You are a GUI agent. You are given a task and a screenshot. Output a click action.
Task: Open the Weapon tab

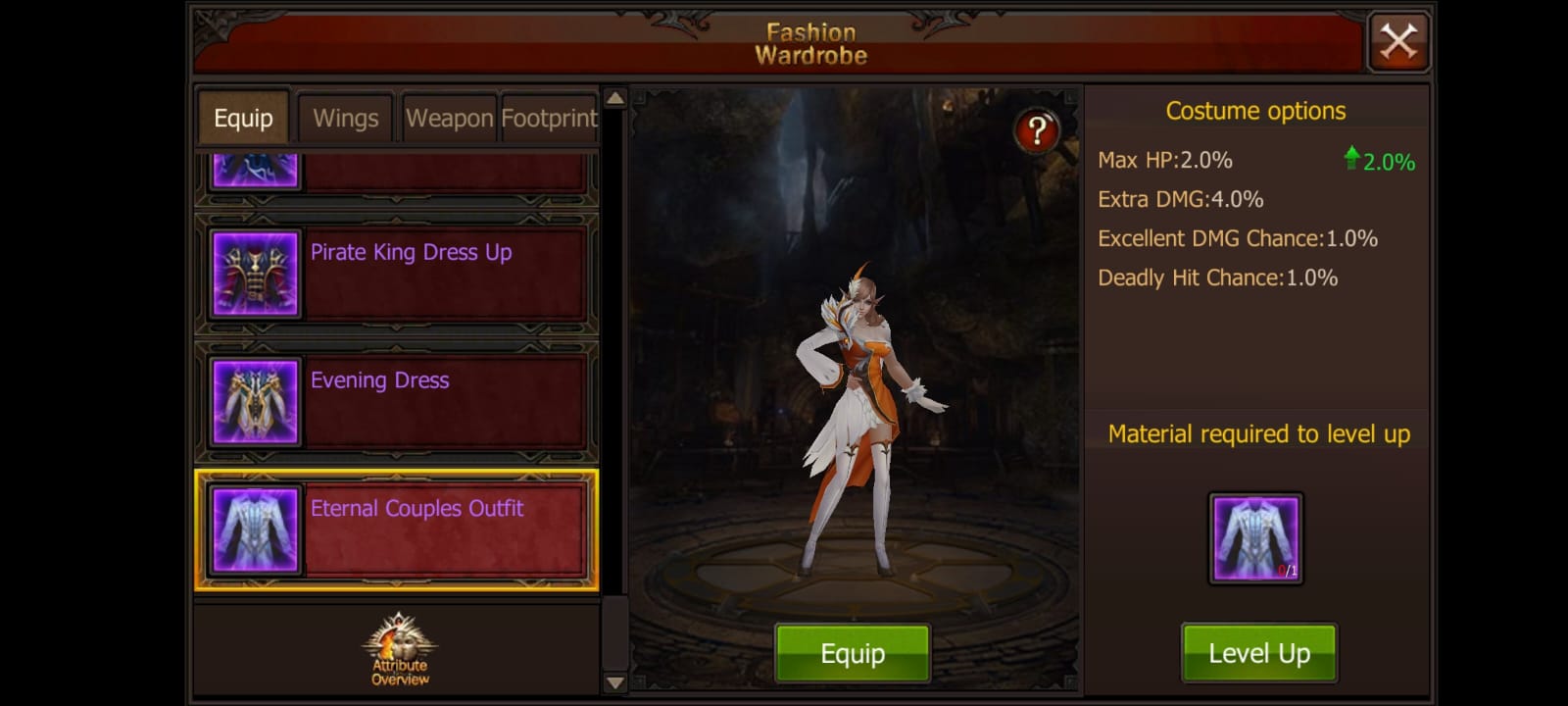pyautogui.click(x=449, y=119)
